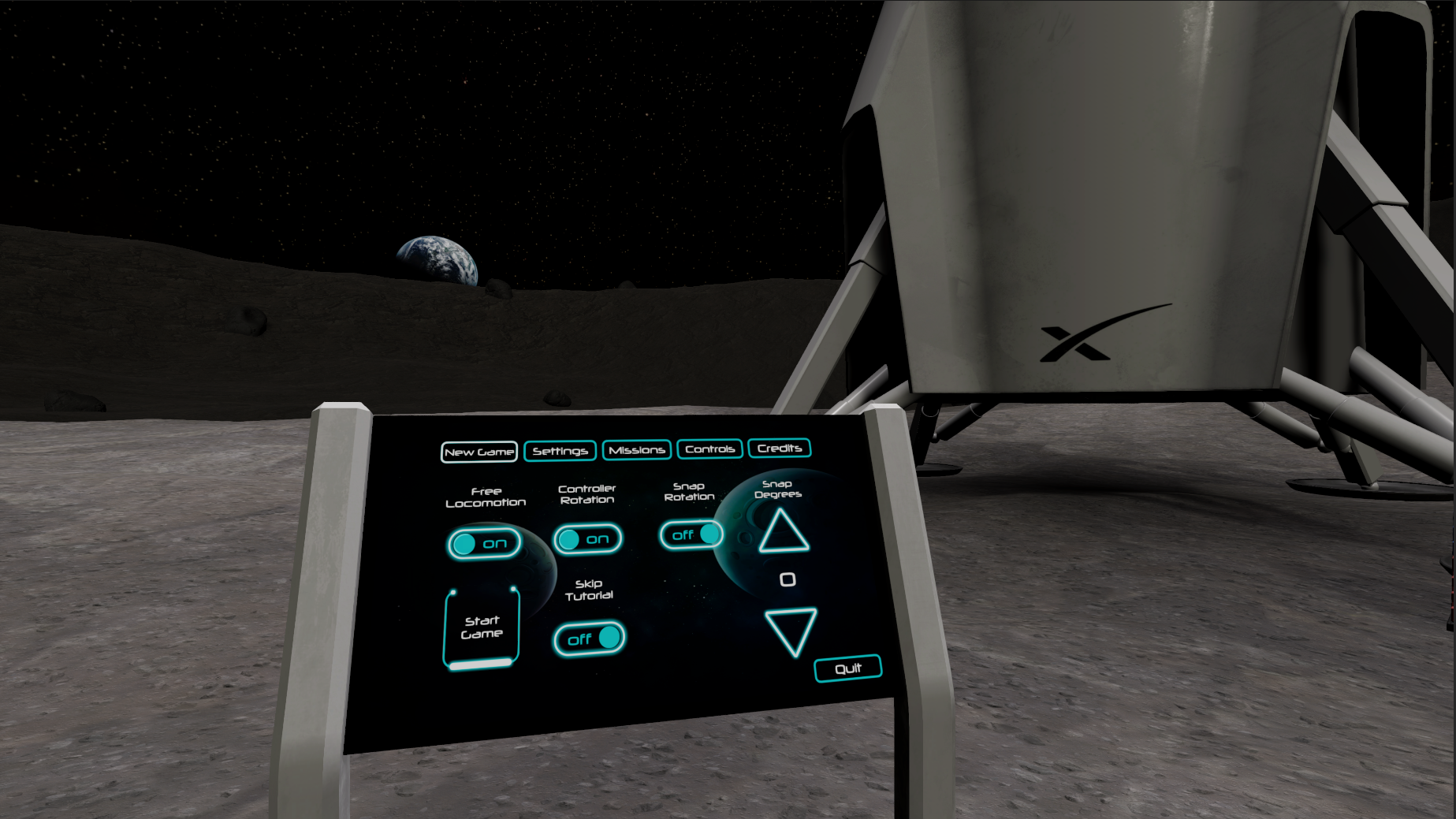Turn off Controller Rotation
This screenshot has width=1456, height=819.
click(587, 539)
